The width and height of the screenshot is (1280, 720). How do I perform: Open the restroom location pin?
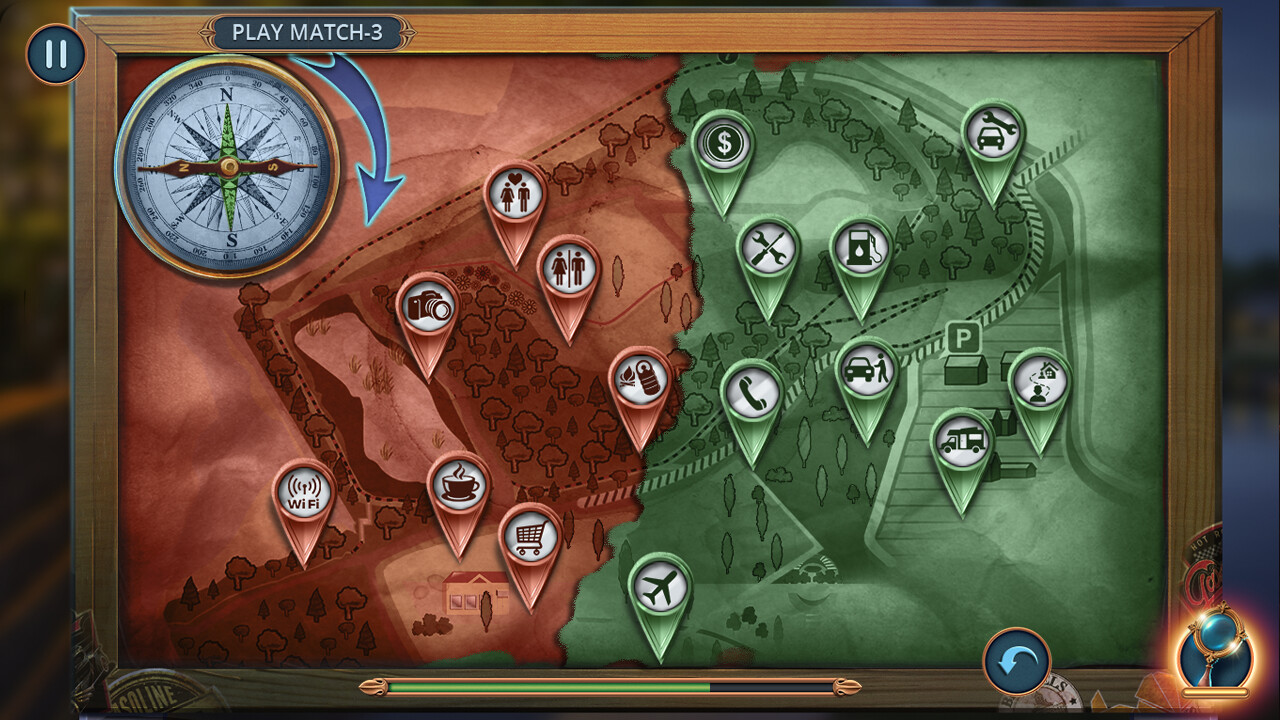[x=568, y=269]
